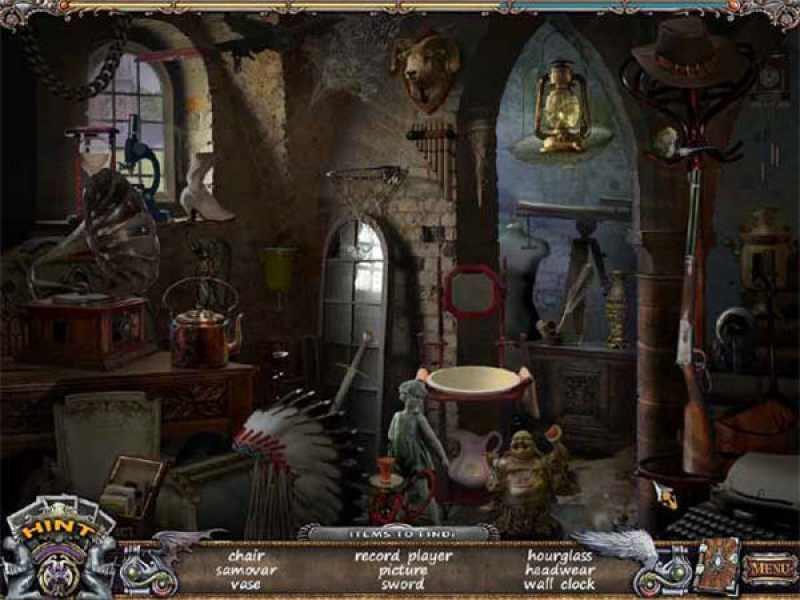This screenshot has height=600, width=800.
Task: Open the Menu
Action: [769, 567]
